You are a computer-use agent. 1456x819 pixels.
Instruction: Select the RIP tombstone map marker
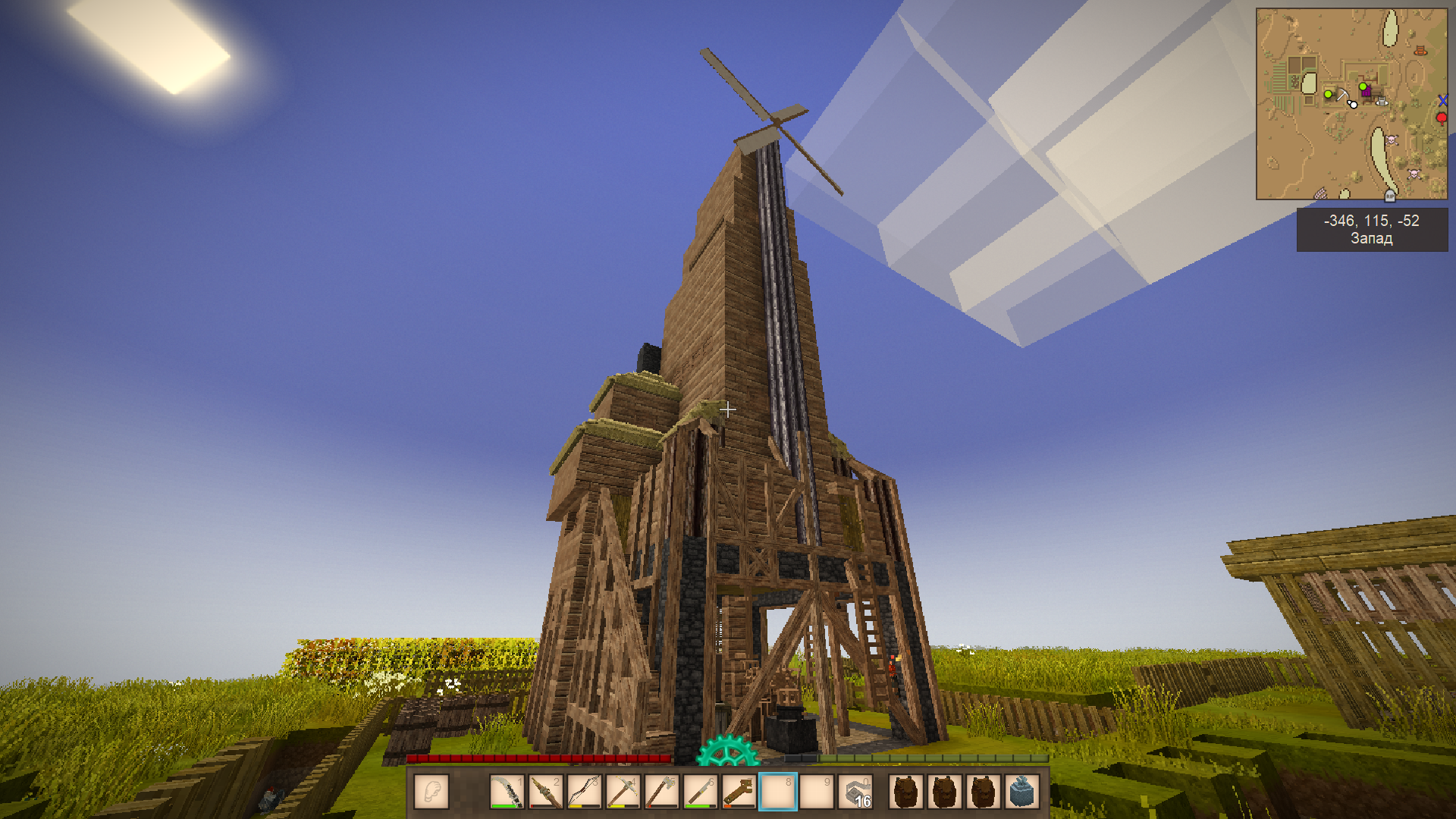tap(1390, 196)
